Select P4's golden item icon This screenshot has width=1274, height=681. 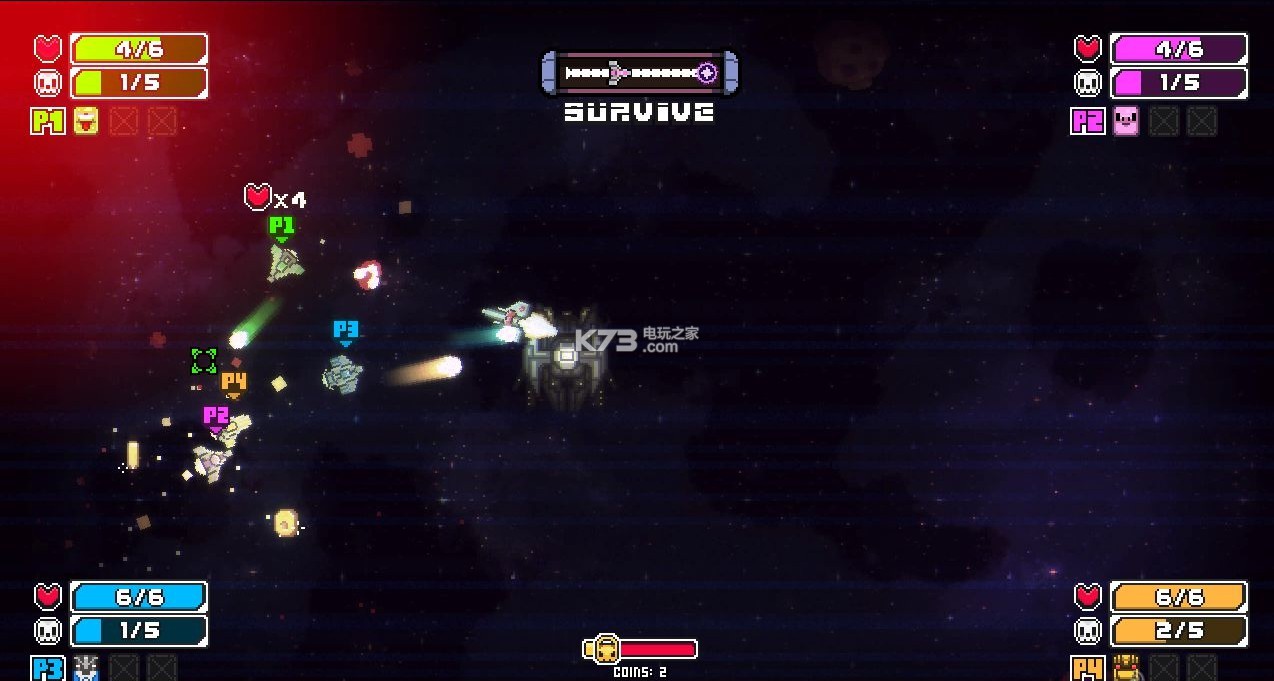[1126, 669]
